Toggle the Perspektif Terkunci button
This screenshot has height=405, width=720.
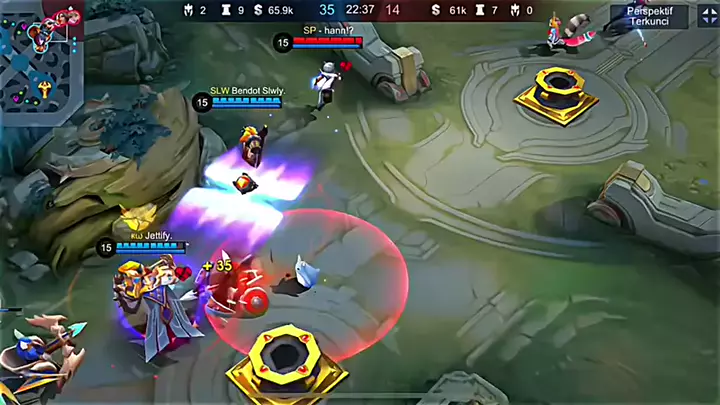point(649,16)
